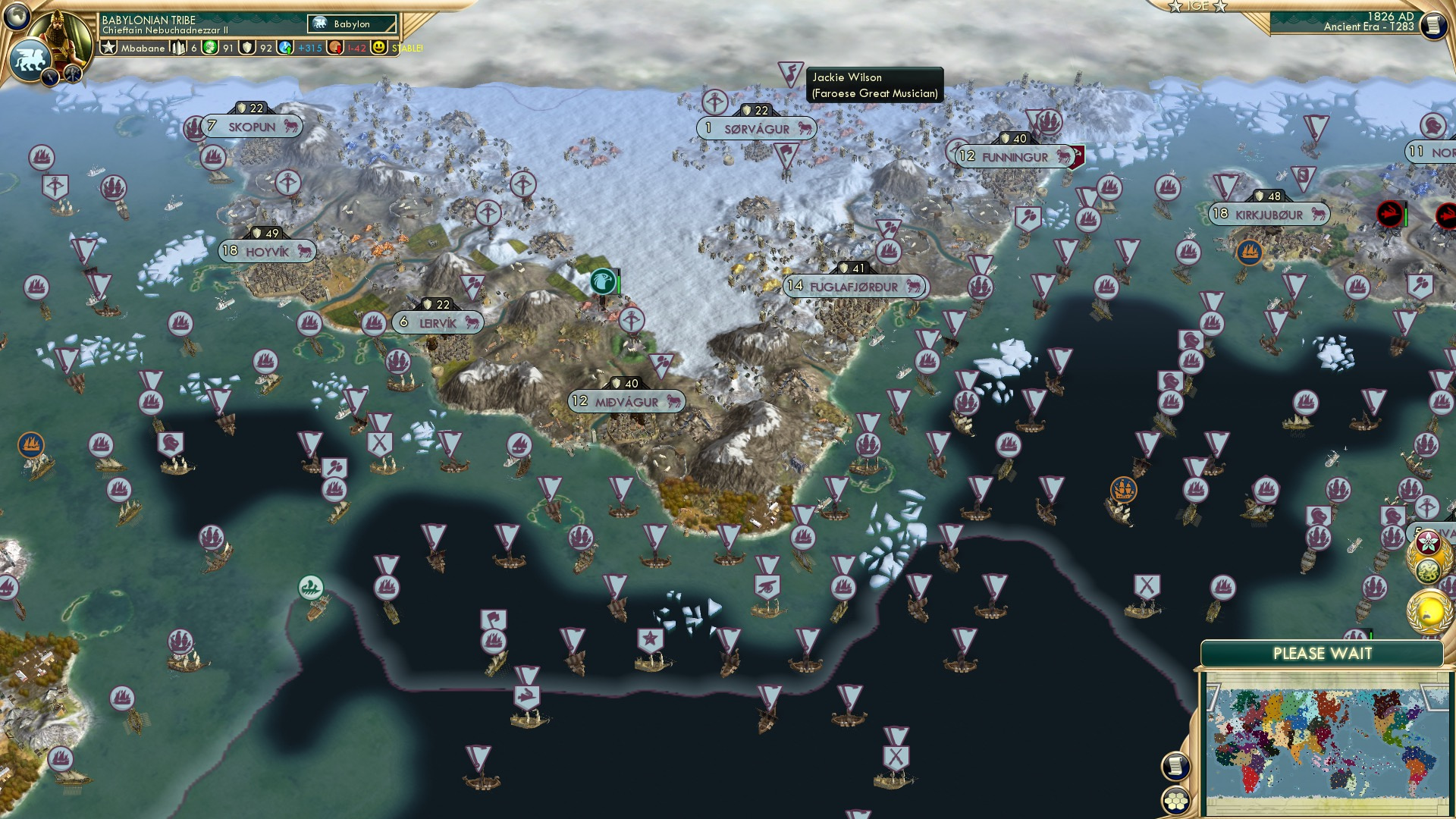The height and width of the screenshot is (819, 1456).
Task: Open the Babylon civilization dropdown
Action: click(353, 24)
